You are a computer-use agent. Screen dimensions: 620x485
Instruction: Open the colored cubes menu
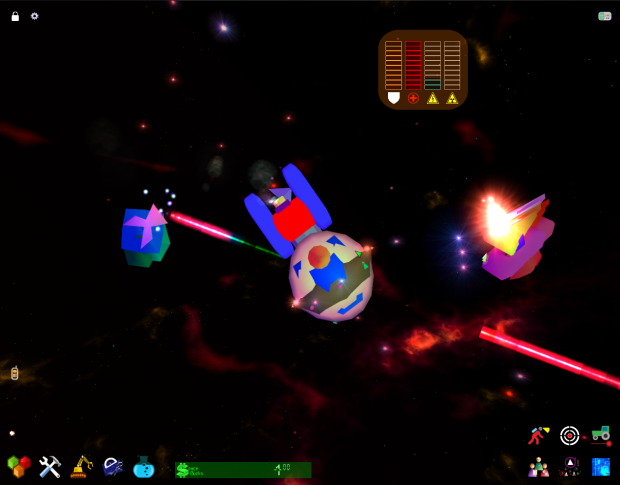(19, 467)
